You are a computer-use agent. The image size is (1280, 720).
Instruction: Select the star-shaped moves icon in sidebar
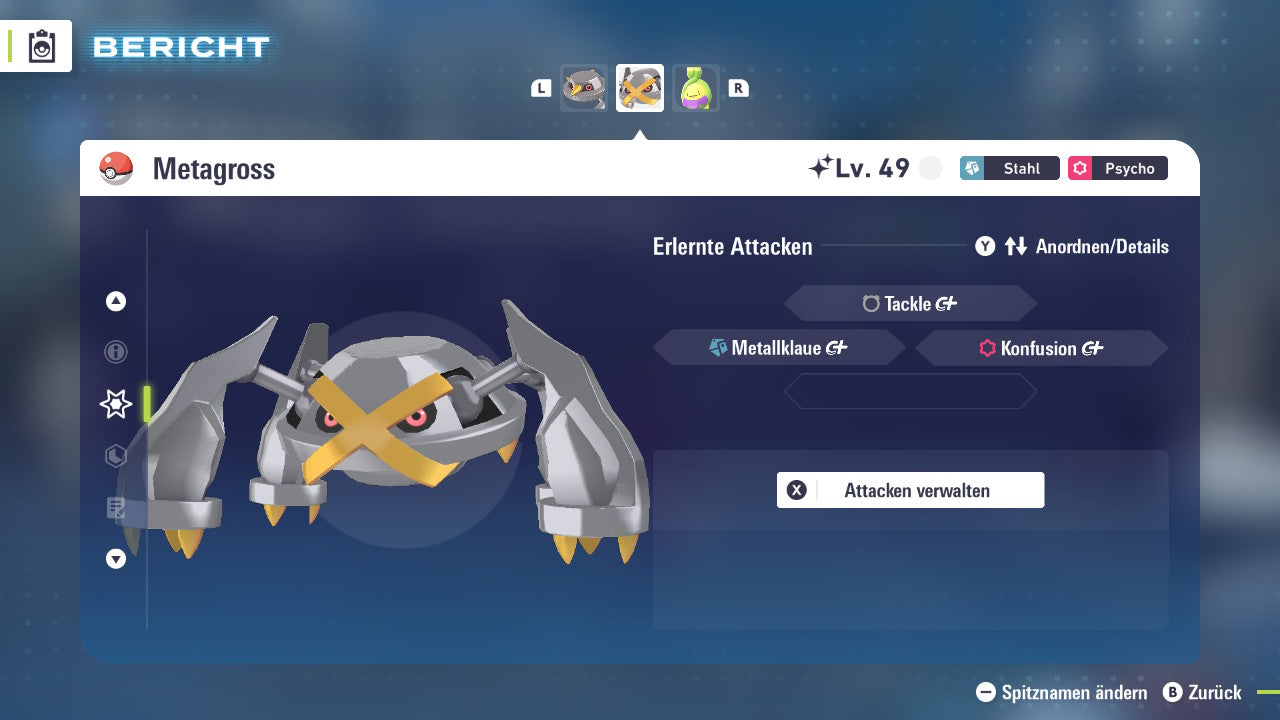tap(115, 404)
